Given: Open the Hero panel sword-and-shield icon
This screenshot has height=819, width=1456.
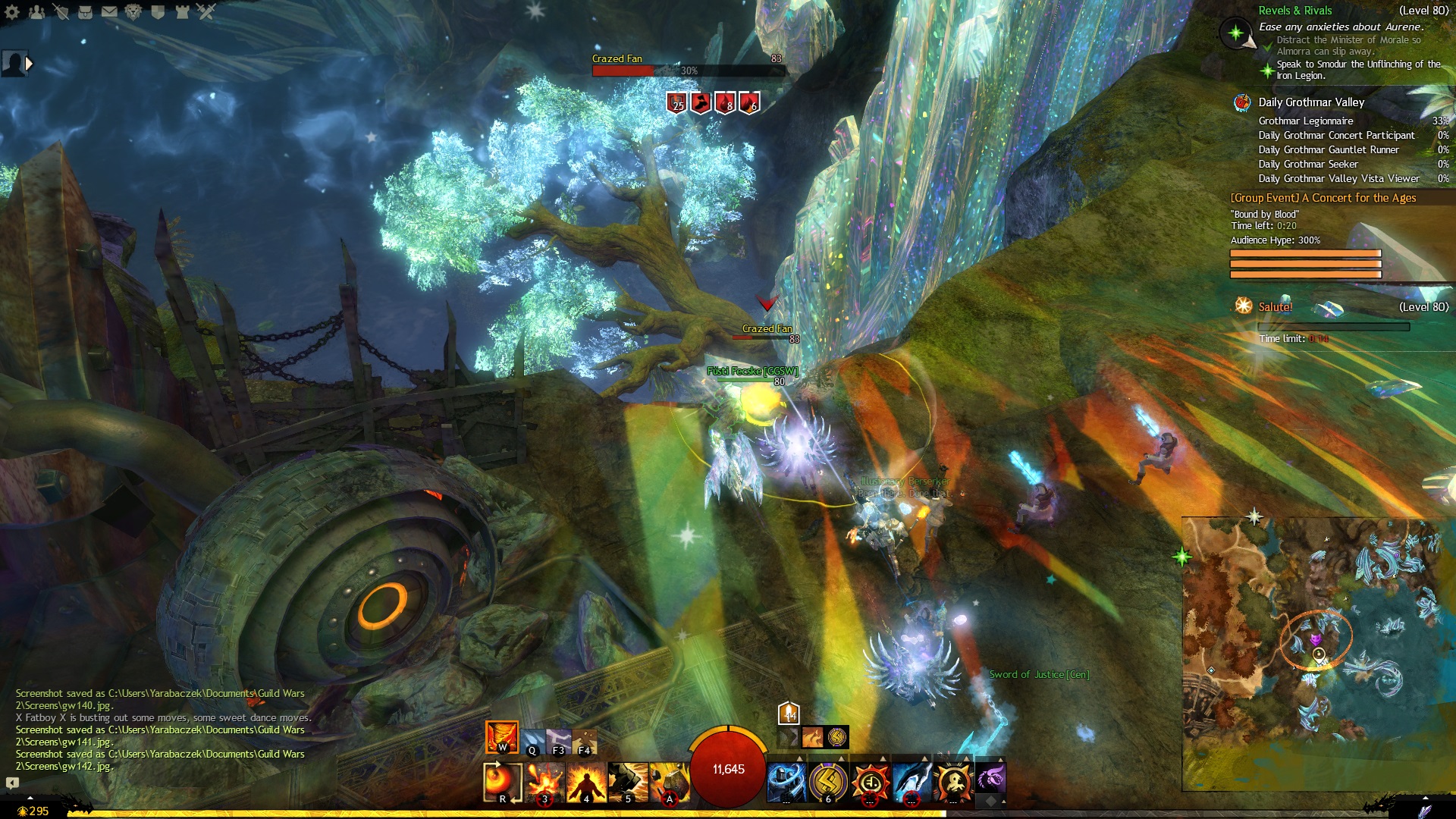Looking at the screenshot, I should 61,11.
